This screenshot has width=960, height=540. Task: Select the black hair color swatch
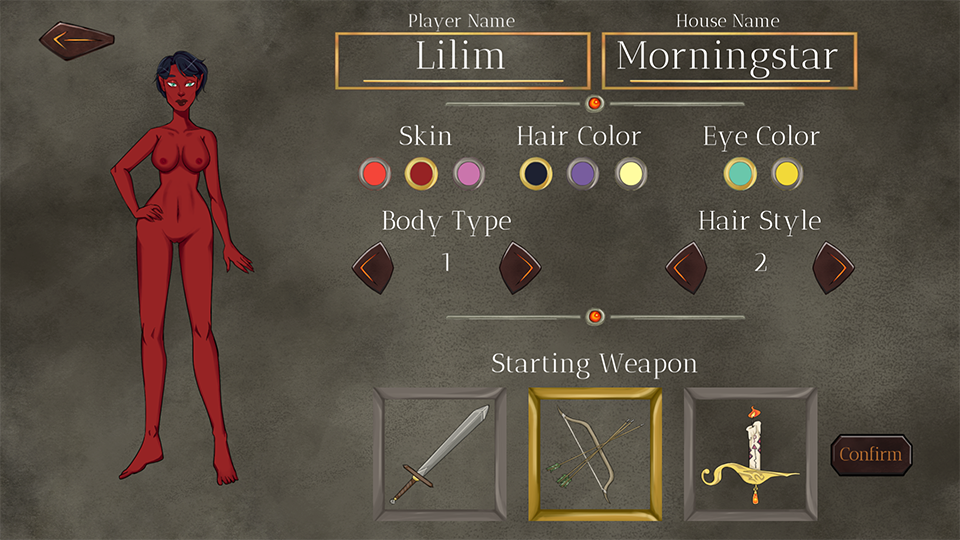coord(537,174)
